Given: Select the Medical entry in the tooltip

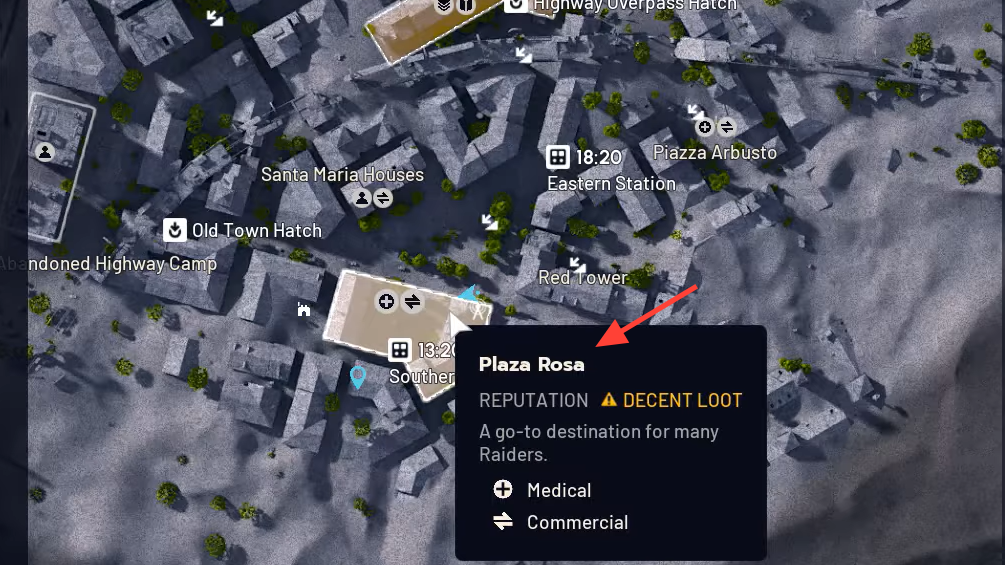Looking at the screenshot, I should point(558,490).
